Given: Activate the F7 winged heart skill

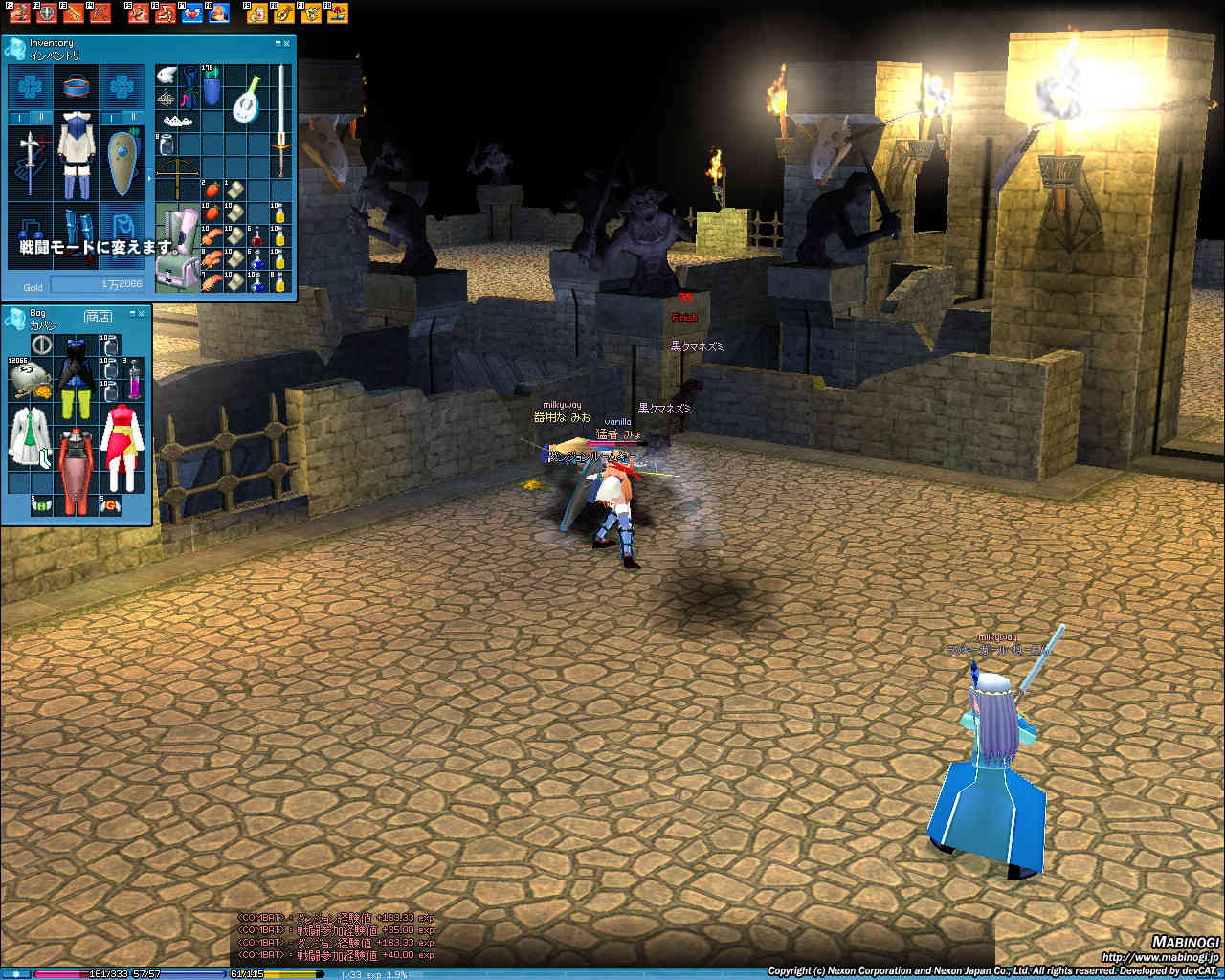Looking at the screenshot, I should click(x=194, y=13).
